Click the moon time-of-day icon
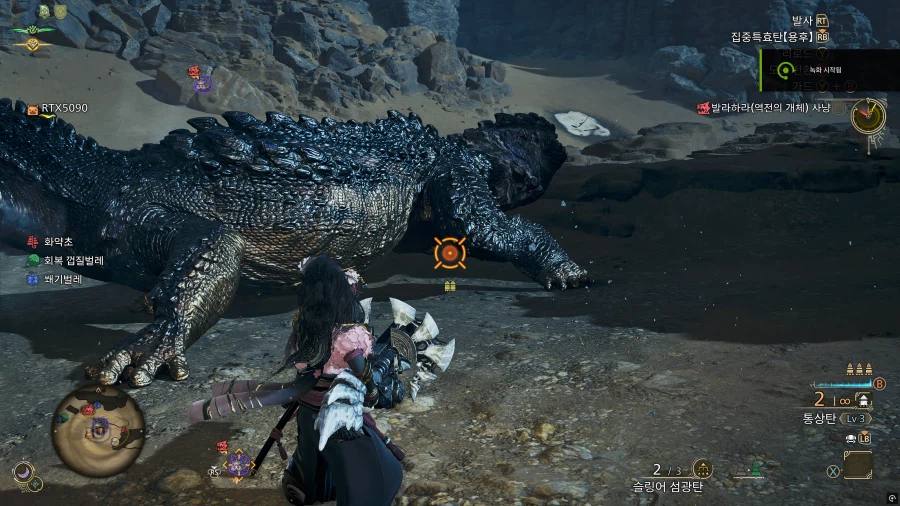The image size is (900, 506). click(22, 471)
